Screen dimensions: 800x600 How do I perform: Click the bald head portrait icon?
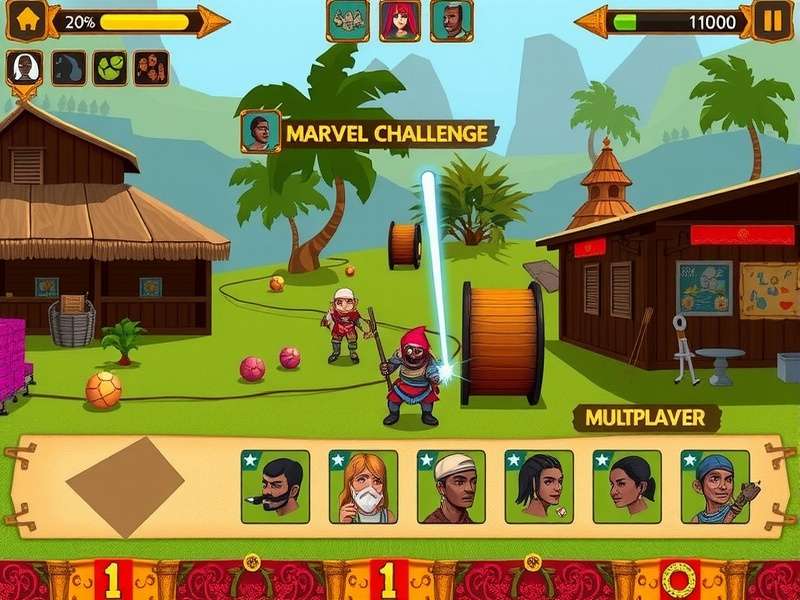point(24,68)
